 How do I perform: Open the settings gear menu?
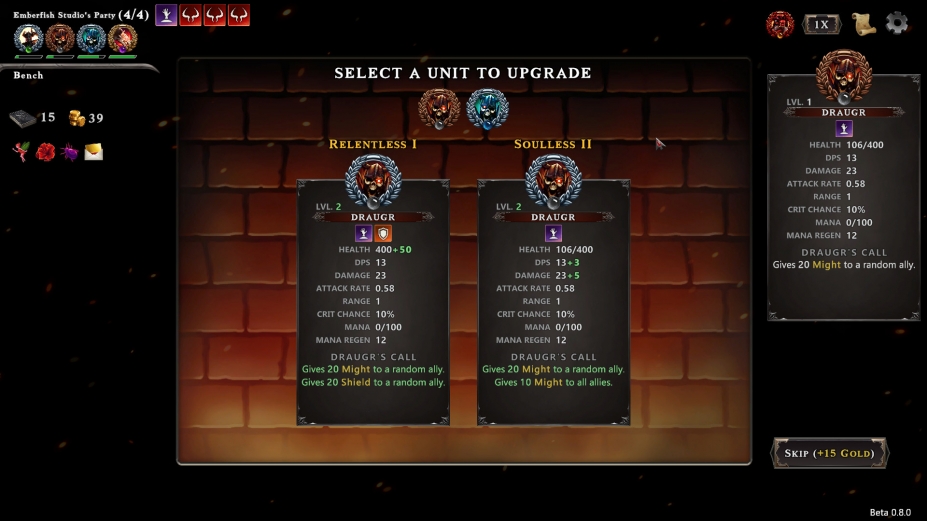[897, 23]
